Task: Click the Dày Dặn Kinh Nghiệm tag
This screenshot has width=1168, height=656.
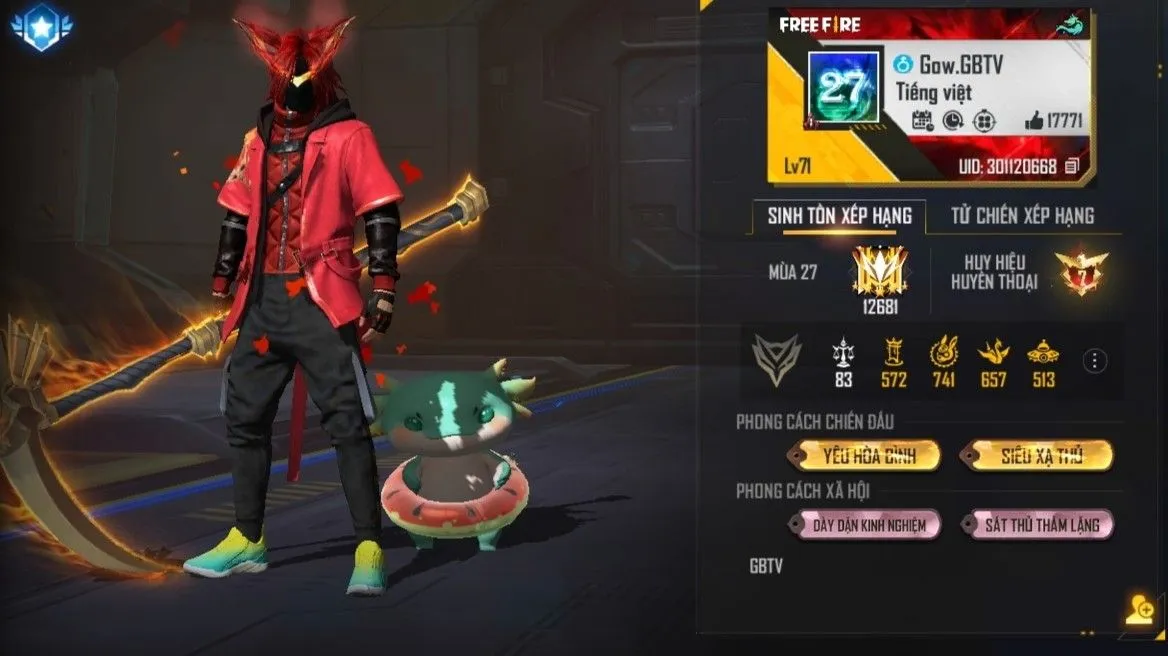Action: click(x=865, y=524)
